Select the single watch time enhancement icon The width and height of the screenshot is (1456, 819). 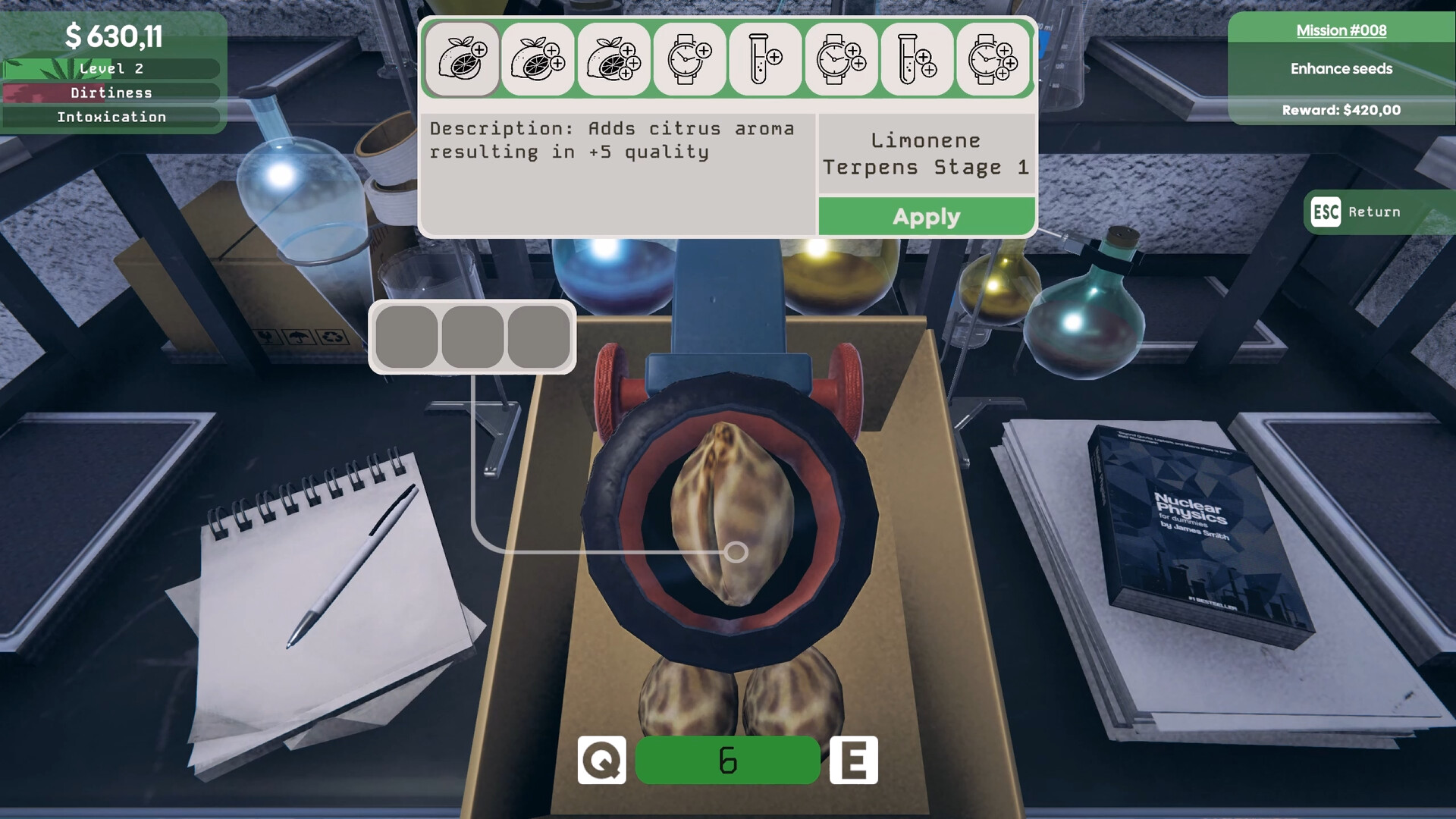(689, 58)
